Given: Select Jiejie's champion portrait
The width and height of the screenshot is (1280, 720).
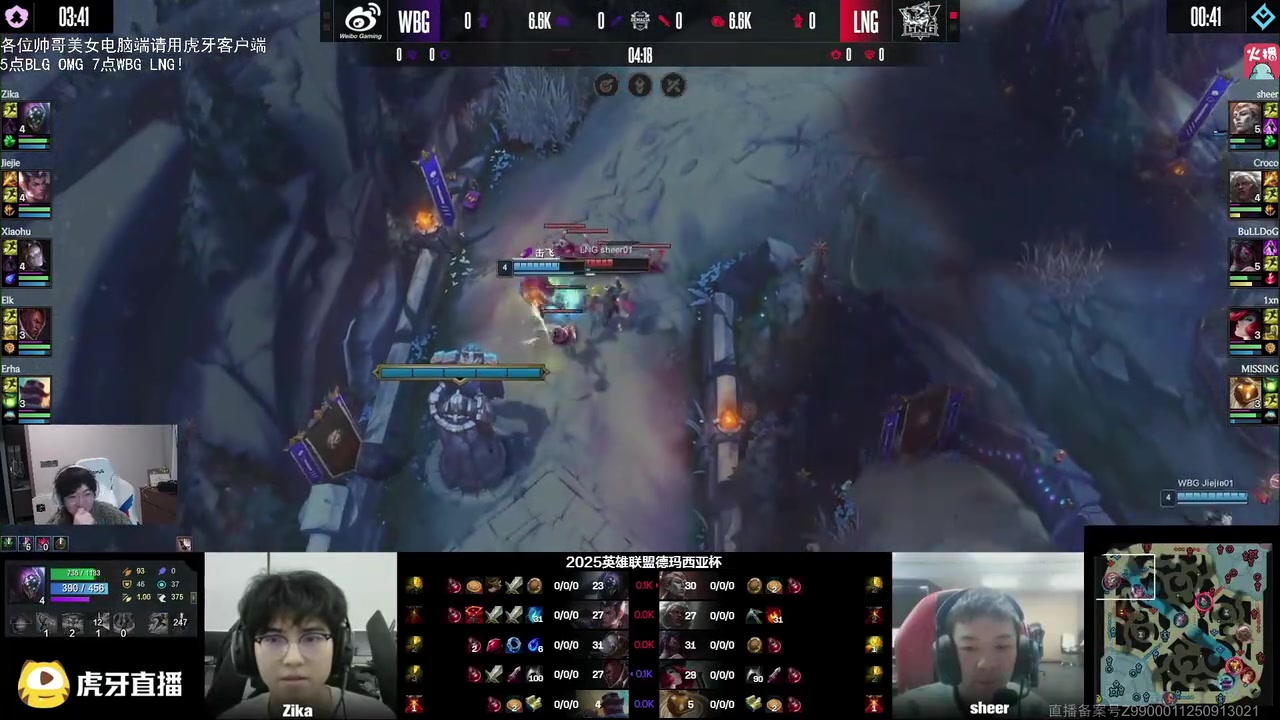Looking at the screenshot, I should coord(35,186).
